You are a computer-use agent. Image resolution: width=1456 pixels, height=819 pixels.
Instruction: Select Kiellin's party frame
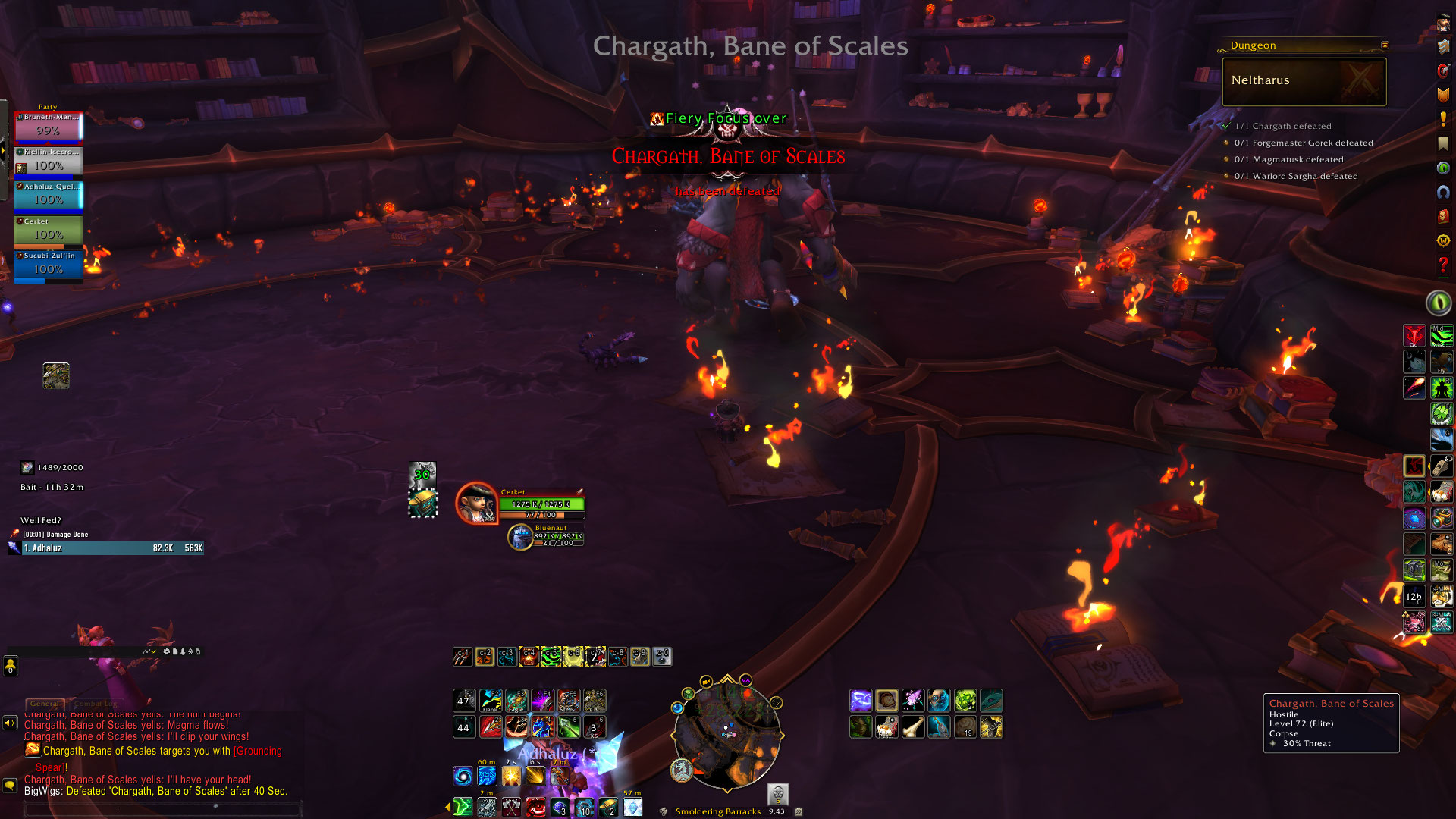pyautogui.click(x=49, y=162)
